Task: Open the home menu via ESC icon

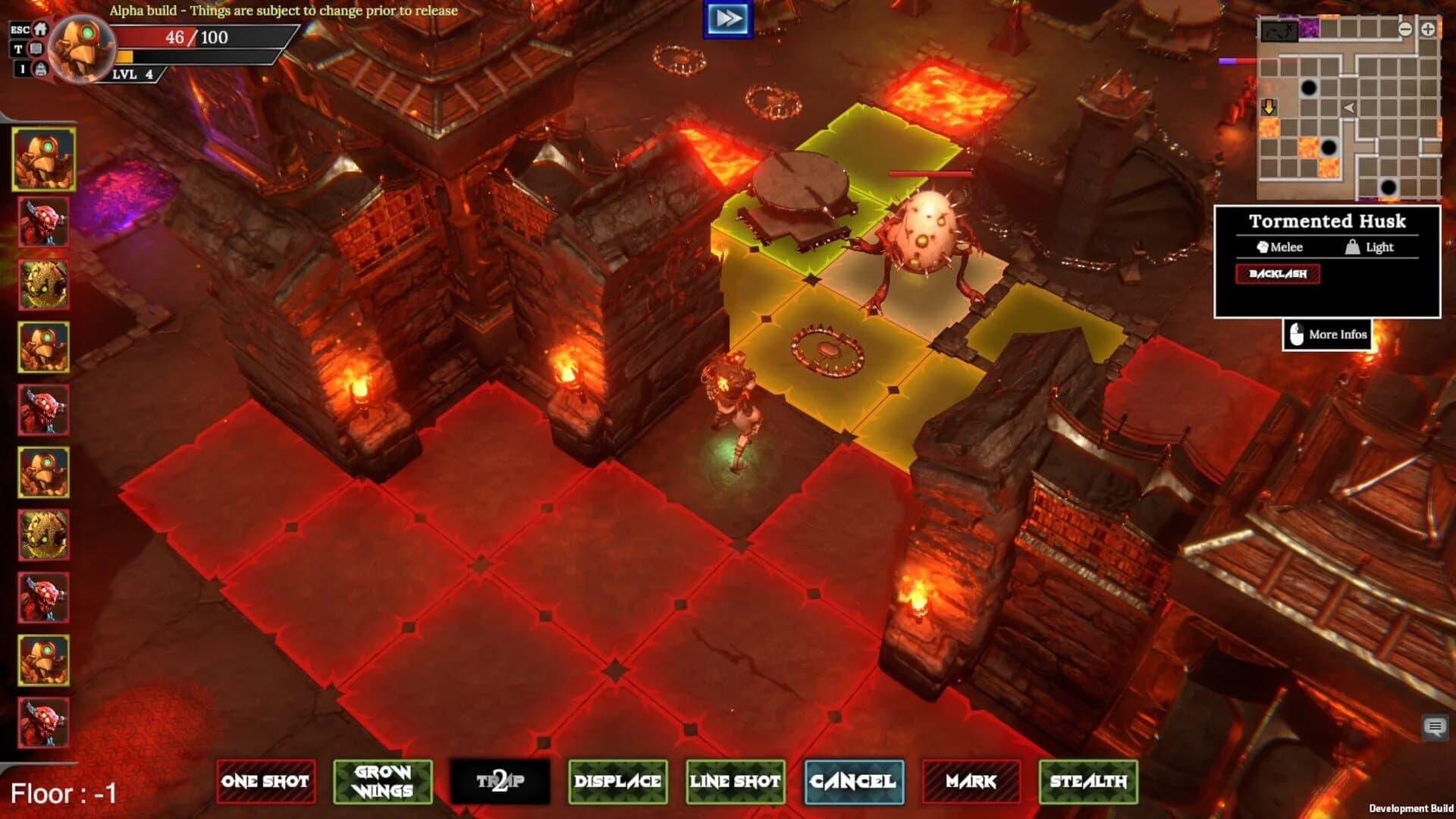Action: pyautogui.click(x=41, y=30)
